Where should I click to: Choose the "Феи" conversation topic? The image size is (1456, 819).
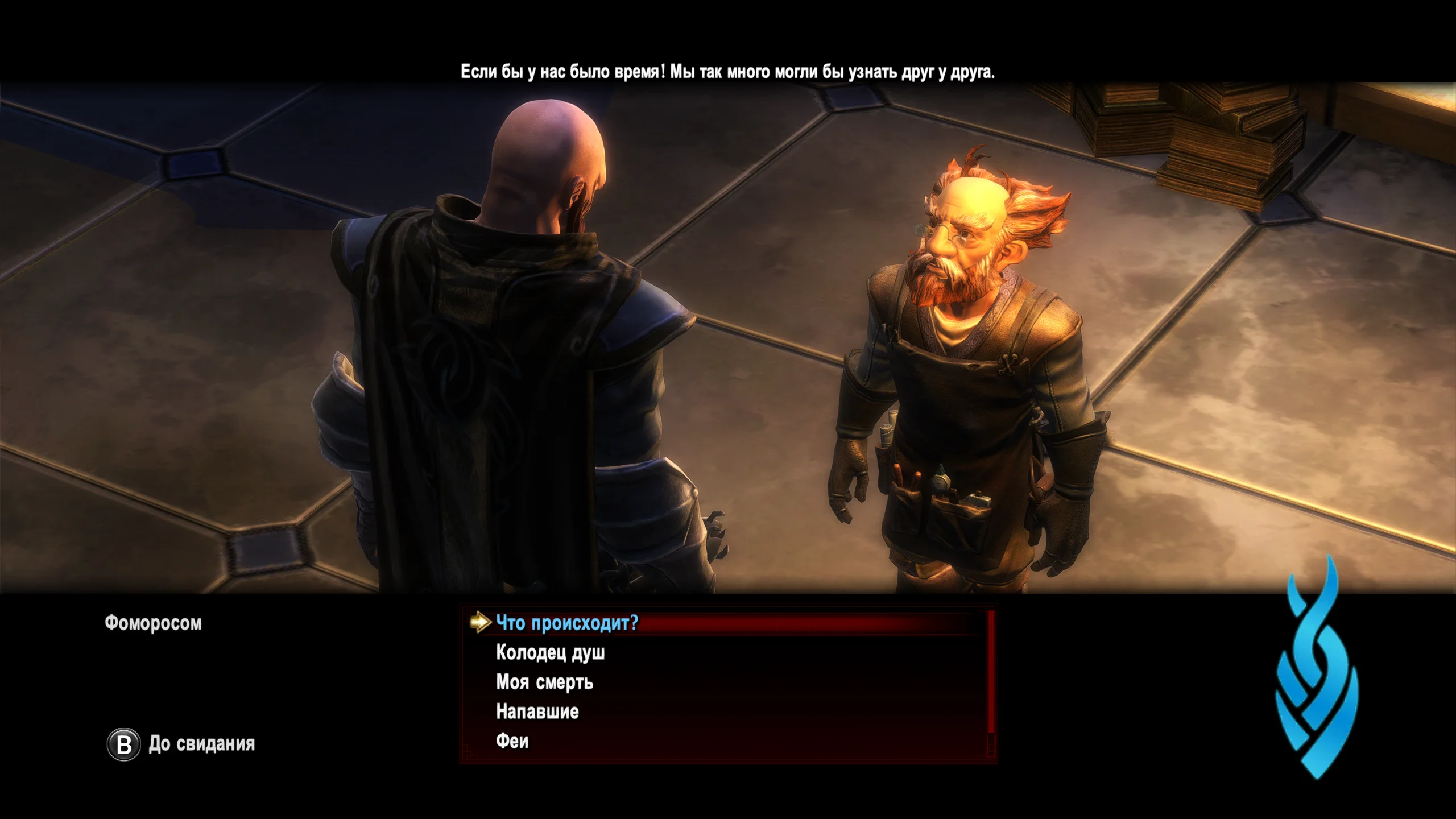click(512, 741)
